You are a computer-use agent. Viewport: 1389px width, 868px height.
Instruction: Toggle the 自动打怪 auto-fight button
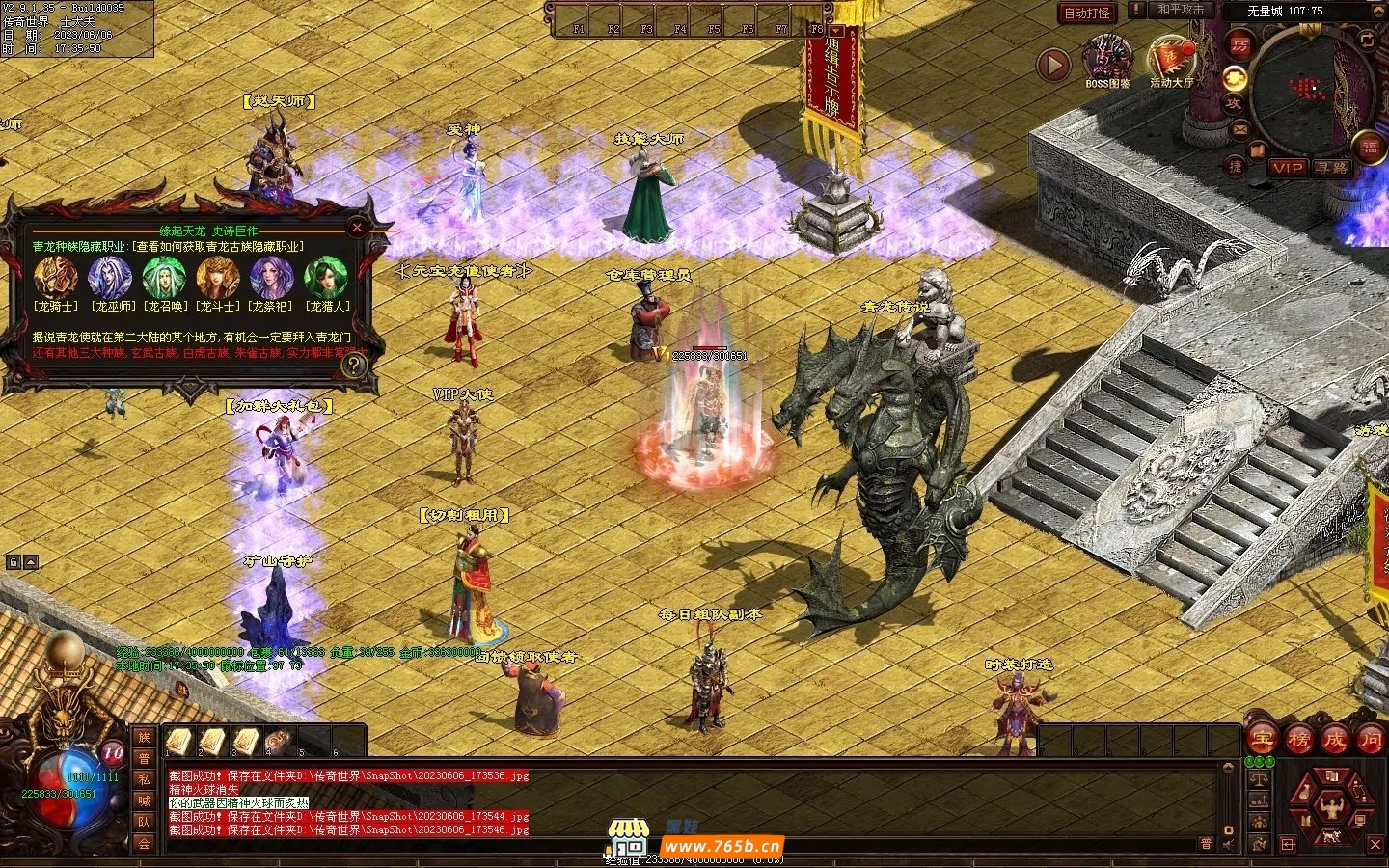coord(1087,13)
